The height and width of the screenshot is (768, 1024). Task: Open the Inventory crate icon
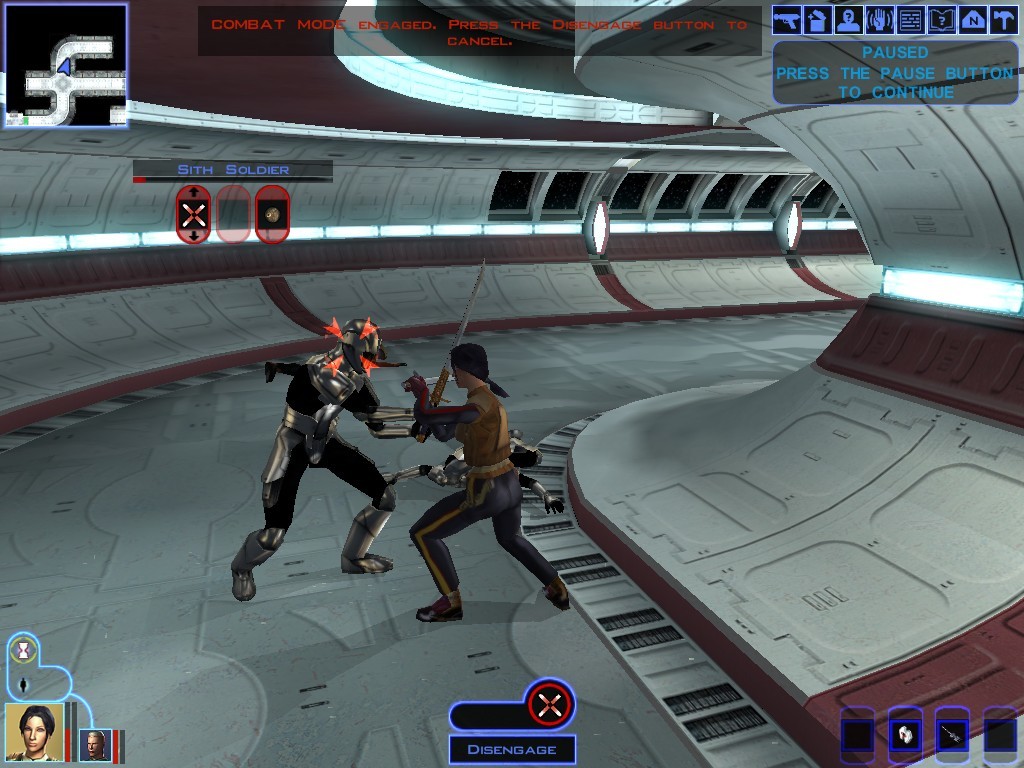pyautogui.click(x=818, y=19)
